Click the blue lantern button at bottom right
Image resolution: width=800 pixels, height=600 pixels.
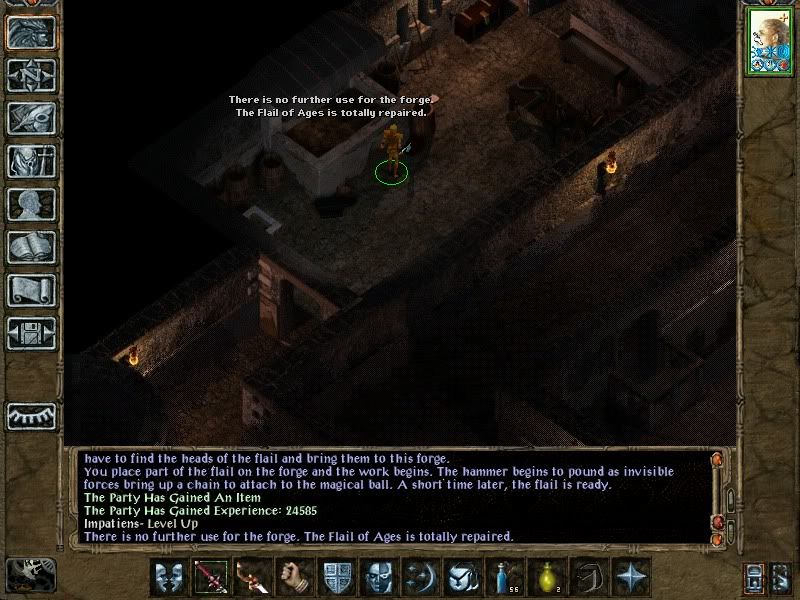(x=753, y=578)
